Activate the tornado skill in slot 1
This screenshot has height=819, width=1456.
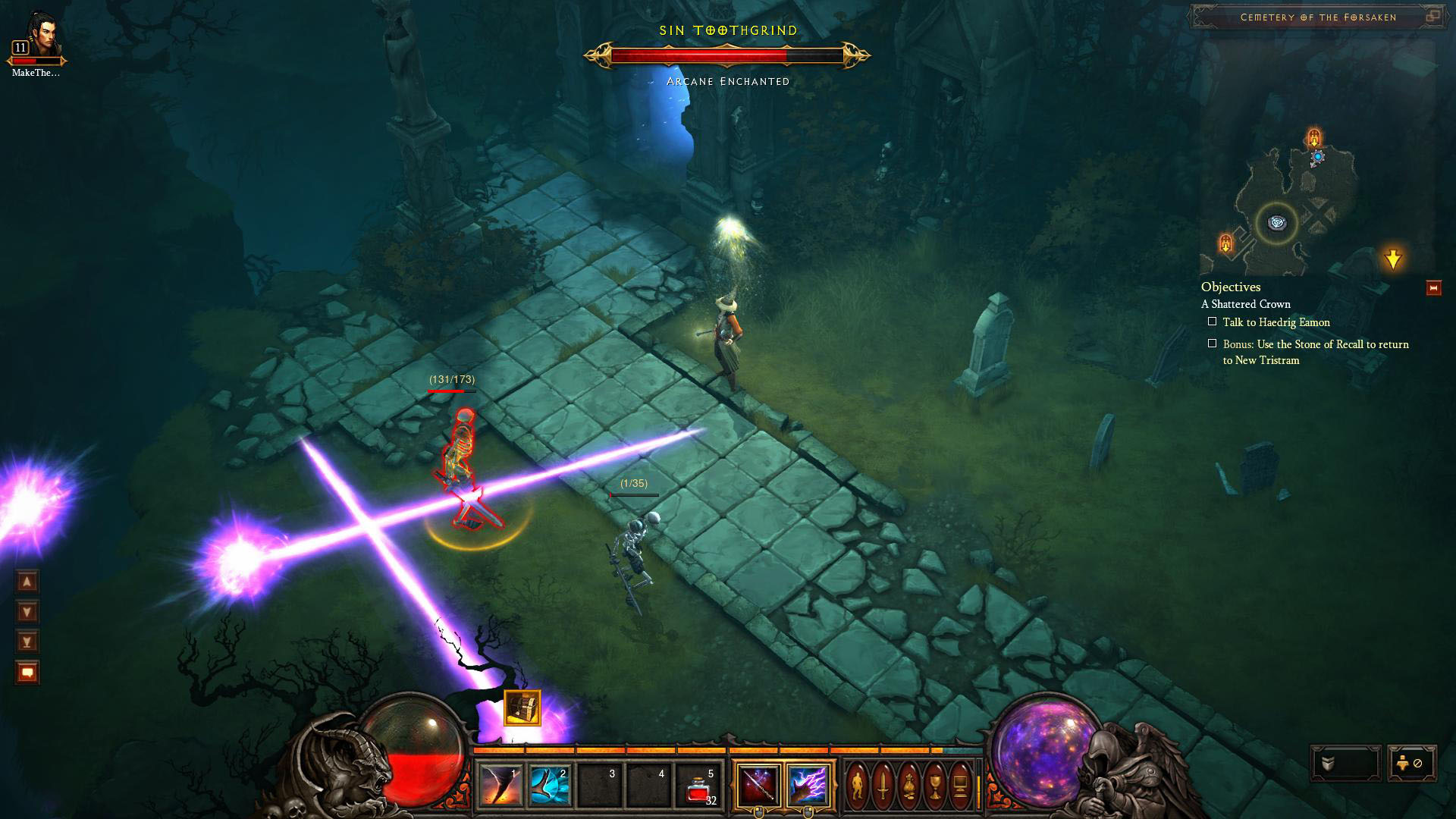501,786
